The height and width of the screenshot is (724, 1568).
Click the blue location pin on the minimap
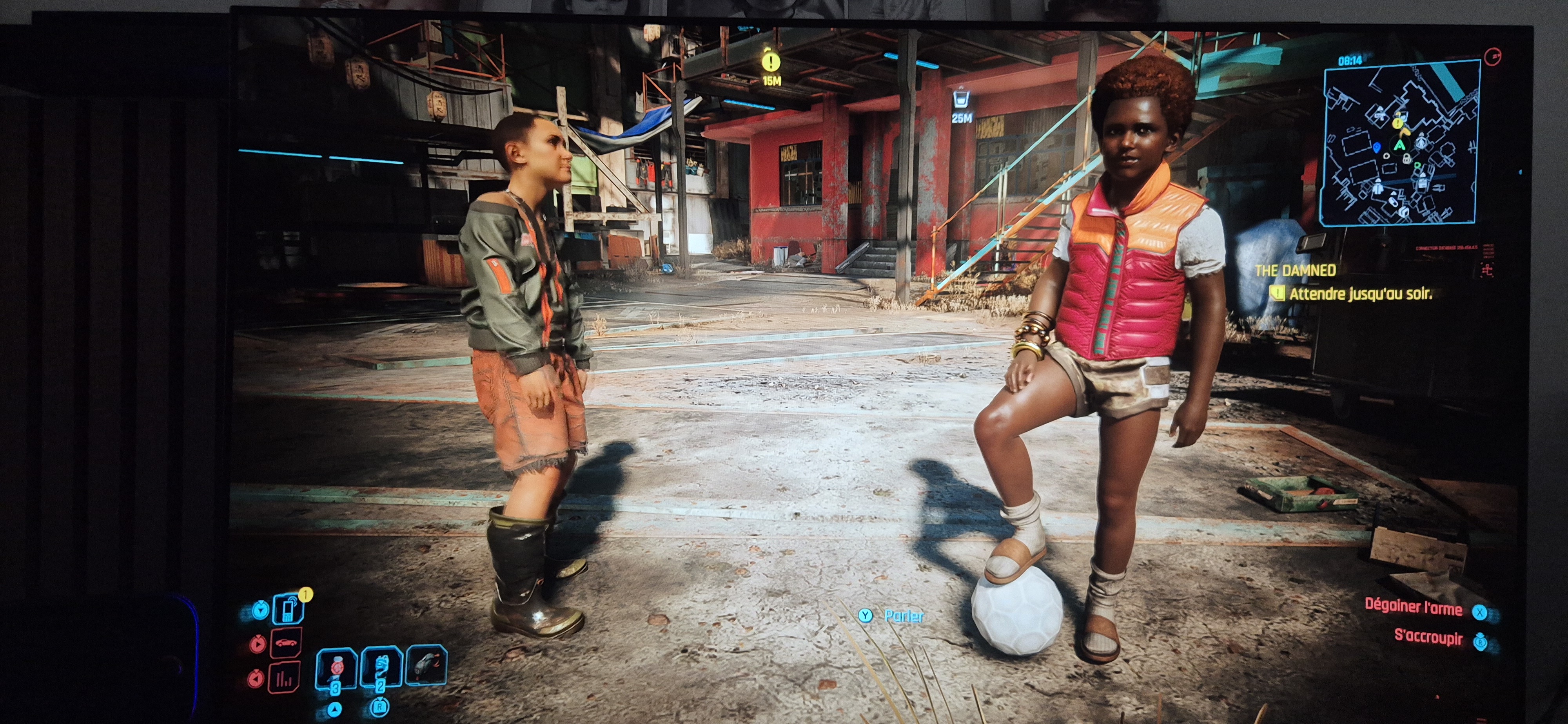click(1377, 147)
